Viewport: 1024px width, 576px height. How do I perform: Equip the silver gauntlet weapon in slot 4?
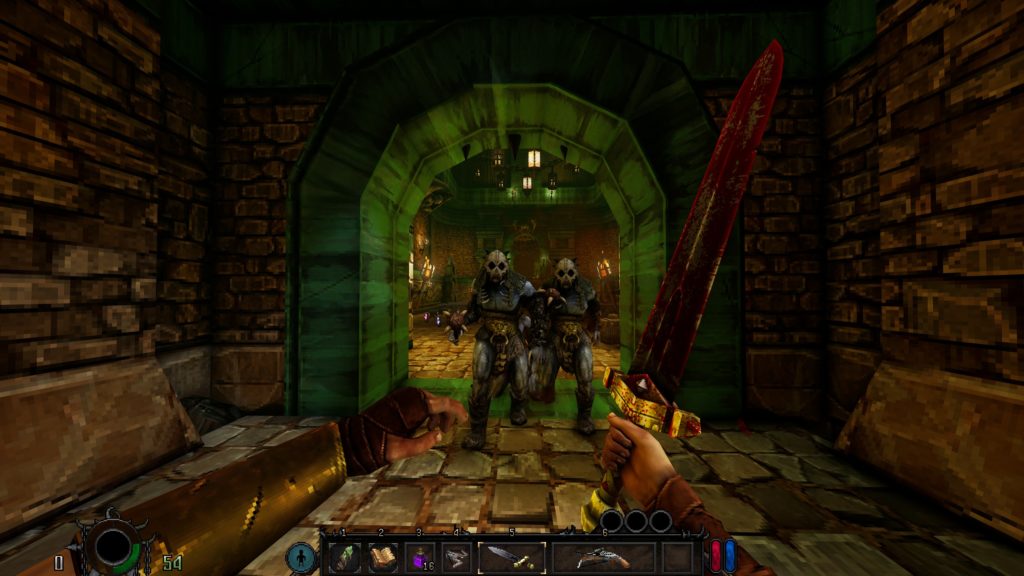click(x=456, y=557)
